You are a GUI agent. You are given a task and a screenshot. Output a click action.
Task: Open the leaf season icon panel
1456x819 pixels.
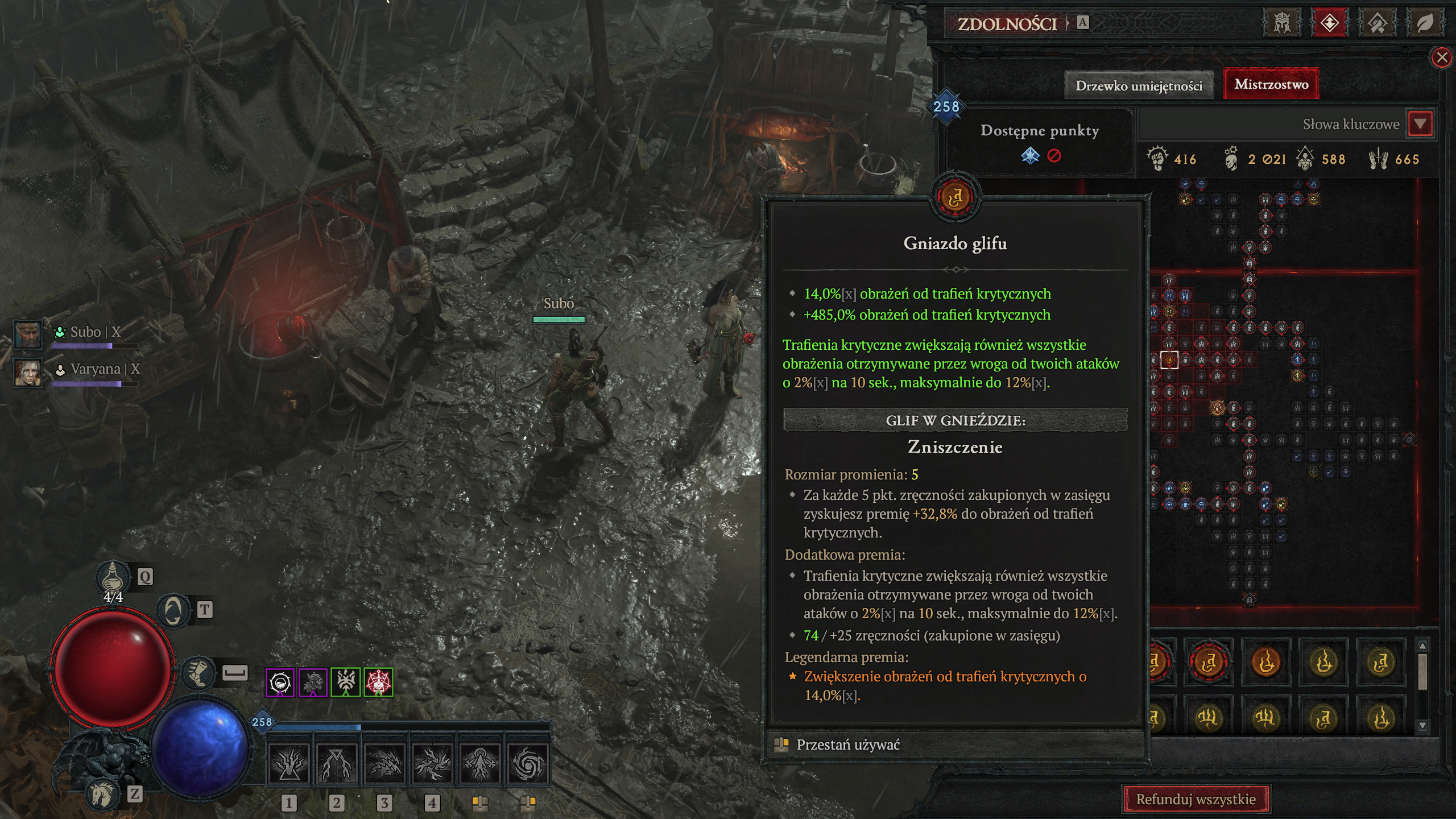coord(1424,23)
